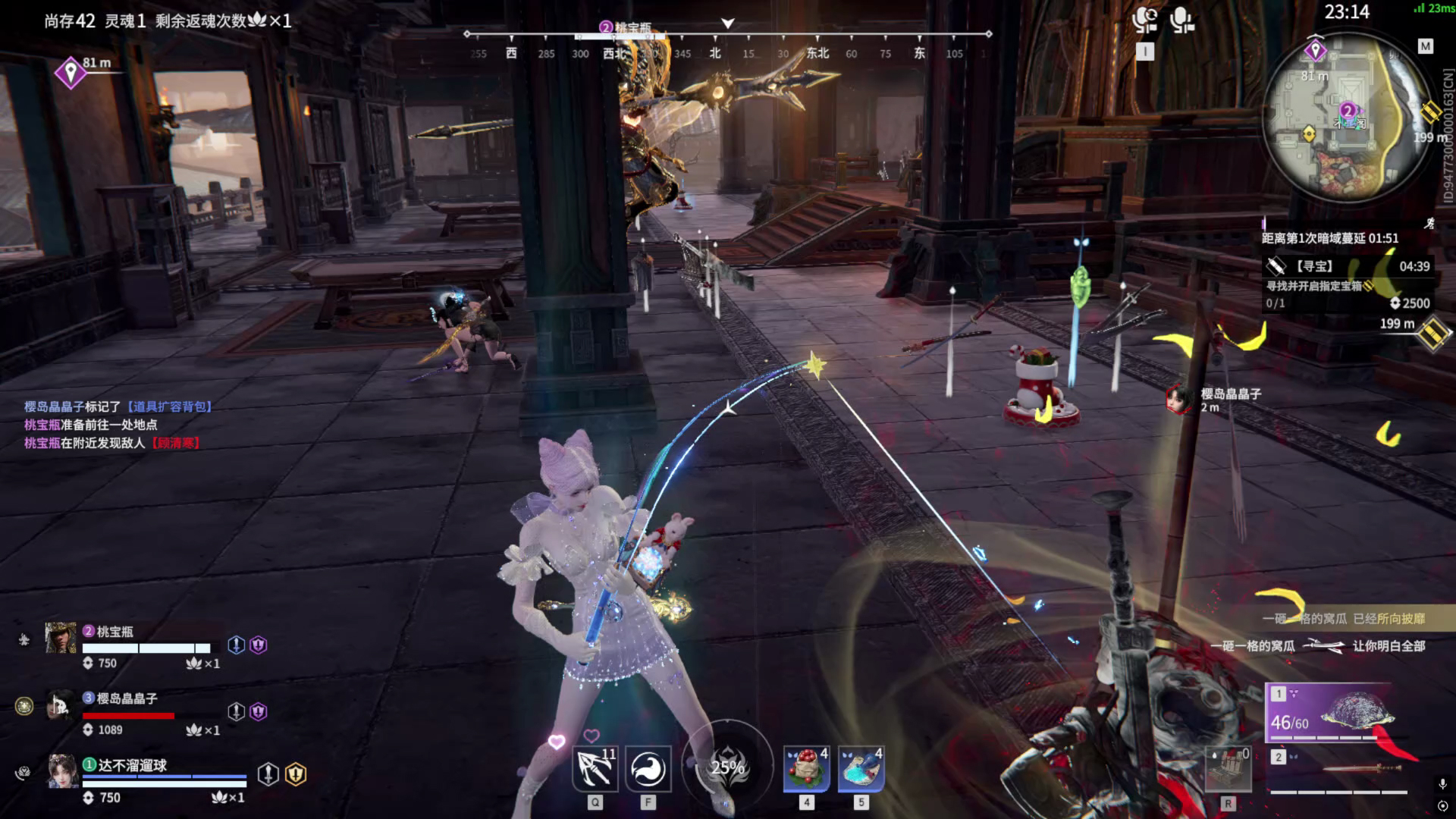Select own entry 达不溜溜球 in squad list
The image size is (1456, 819).
130,766
